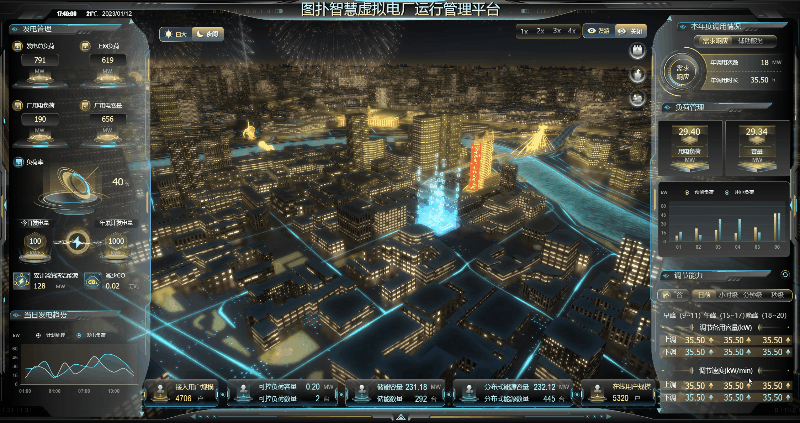The image size is (800, 423).
Task: Click the middle round scene-control icon
Action: pyautogui.click(x=637, y=75)
